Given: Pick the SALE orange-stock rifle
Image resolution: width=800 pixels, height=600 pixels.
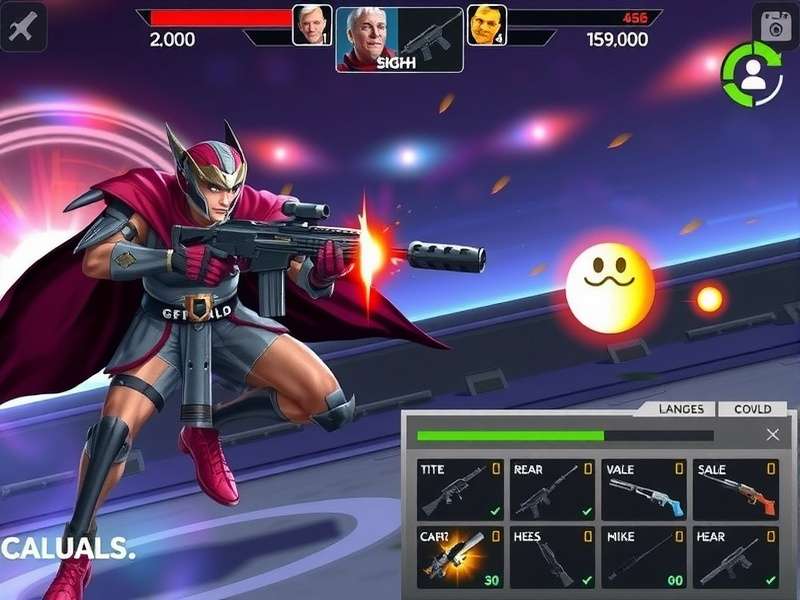Looking at the screenshot, I should pos(737,489).
